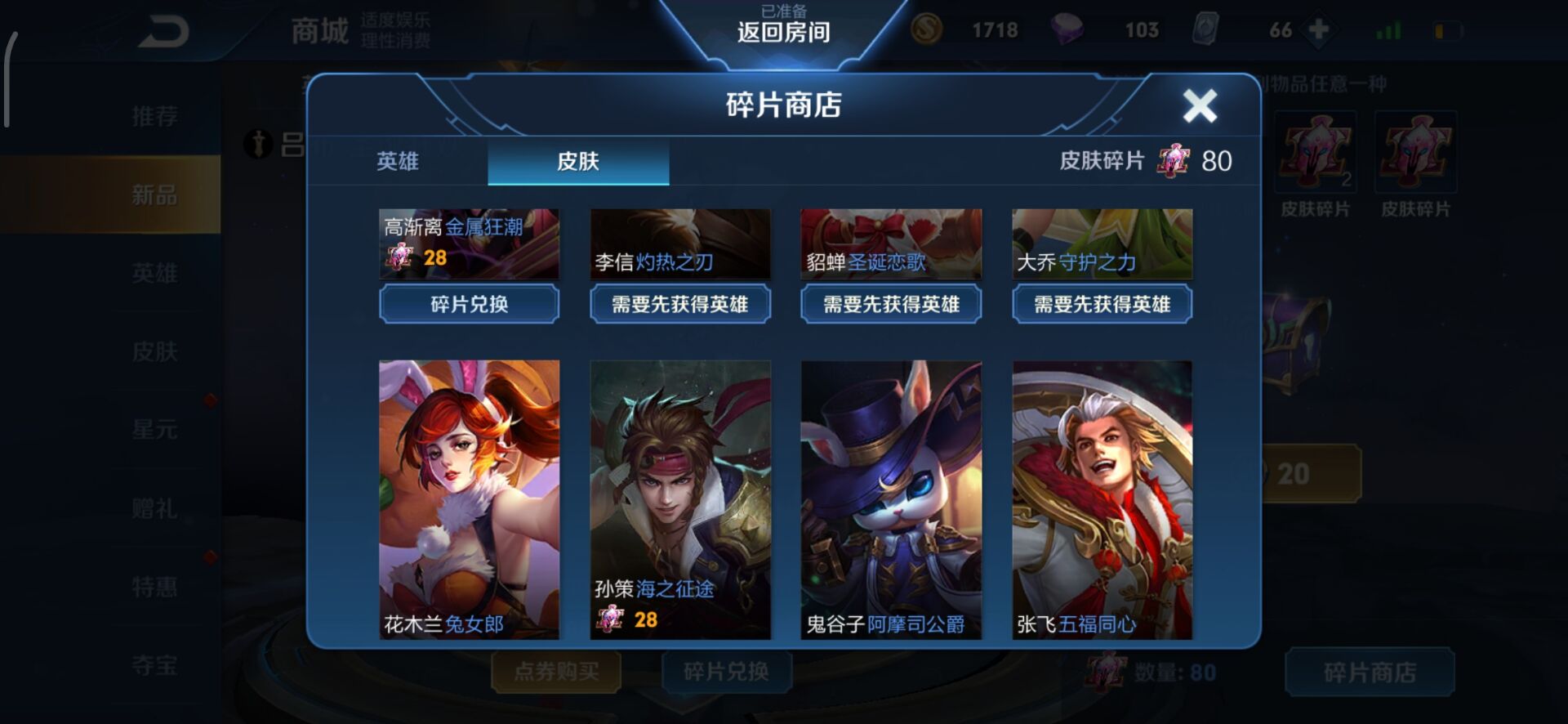Click 需要先获得英雄 for 李信 skin
Screen dimensions: 1568x724
point(679,304)
